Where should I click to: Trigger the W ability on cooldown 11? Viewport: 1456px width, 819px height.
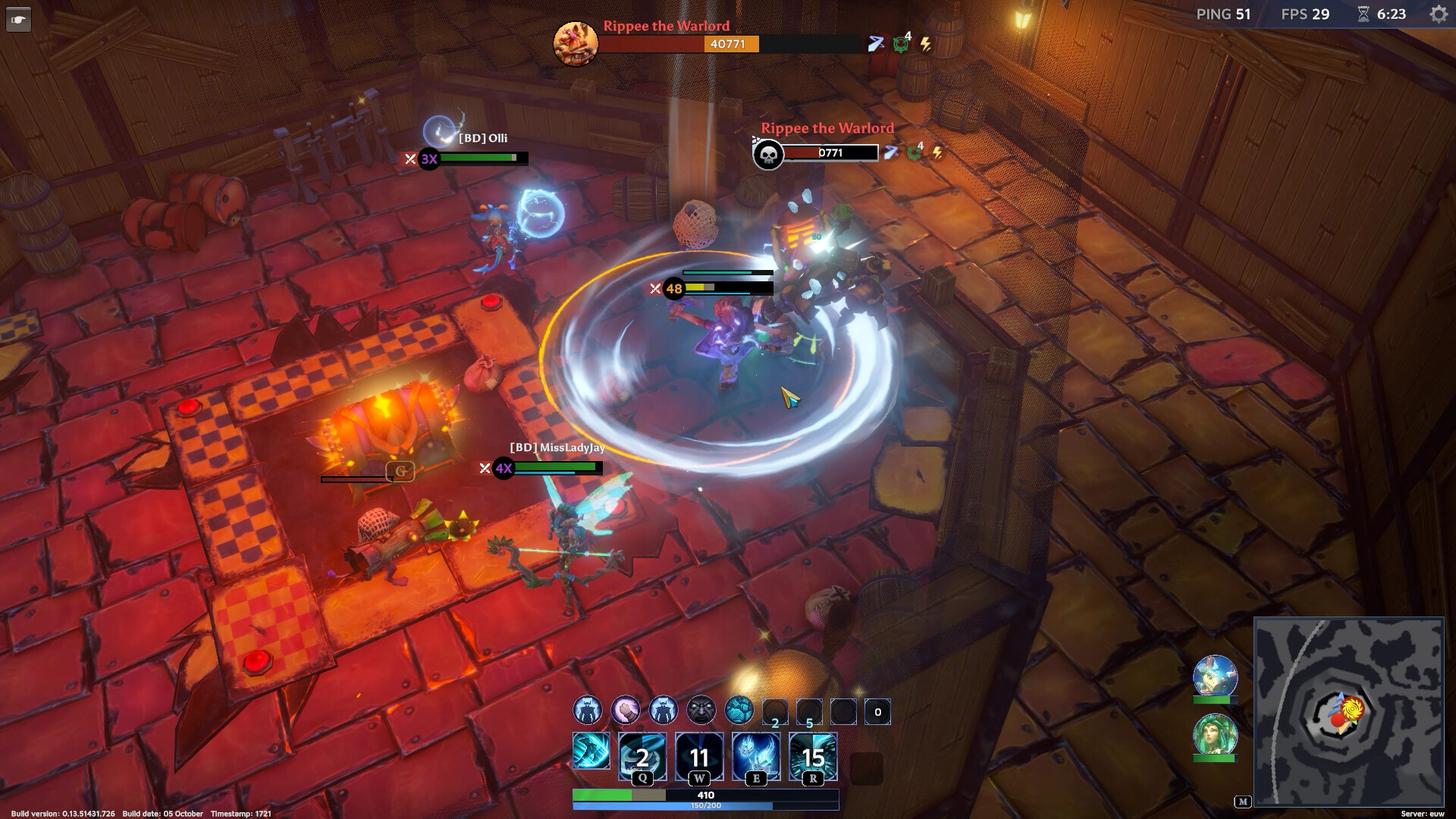pos(698,755)
